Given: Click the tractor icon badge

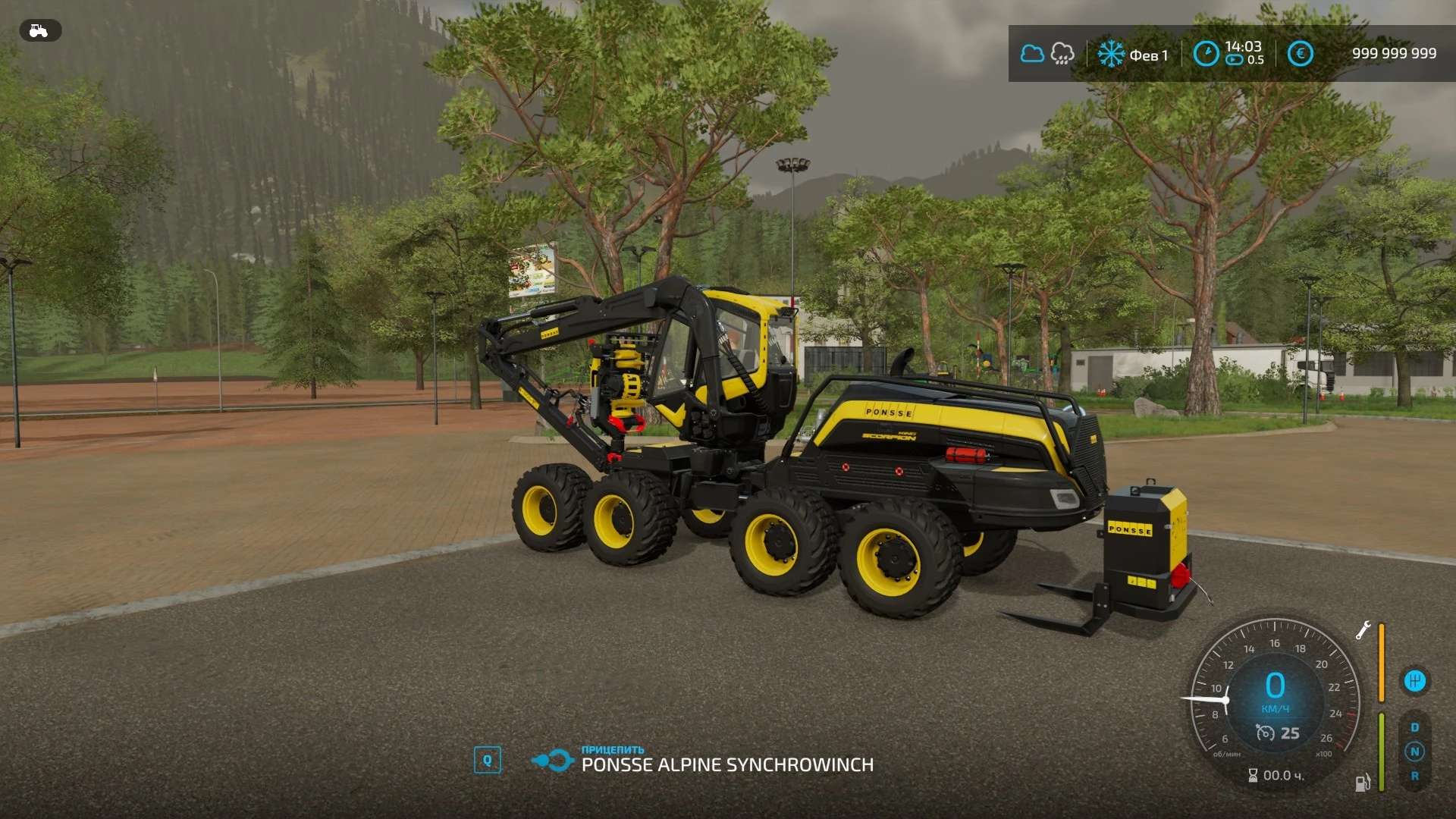Looking at the screenshot, I should click(x=39, y=30).
